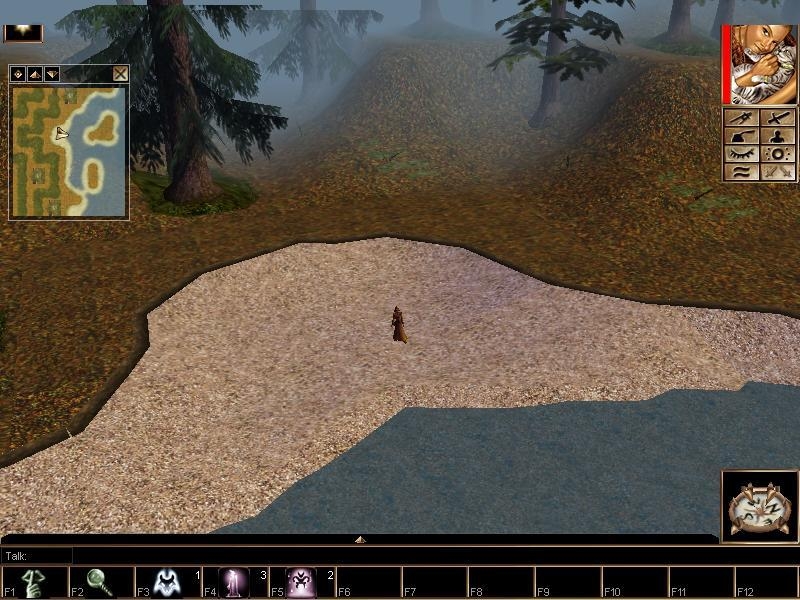The height and width of the screenshot is (600, 800).
Task: Toggle the crossed swords player-versus-player button
Action: [x=776, y=172]
